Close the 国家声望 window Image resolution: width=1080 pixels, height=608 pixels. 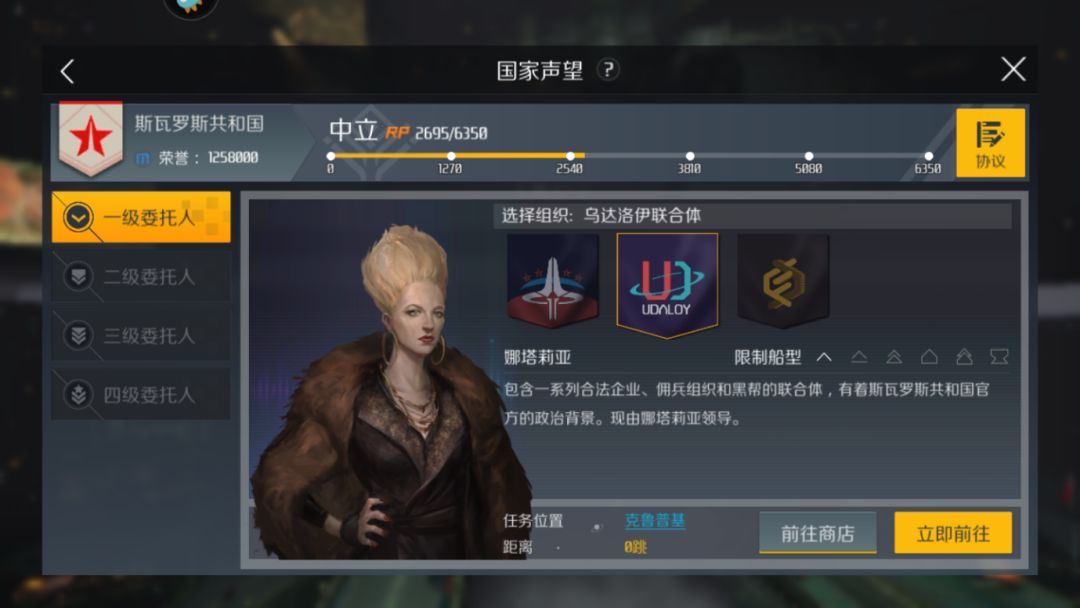point(1013,69)
